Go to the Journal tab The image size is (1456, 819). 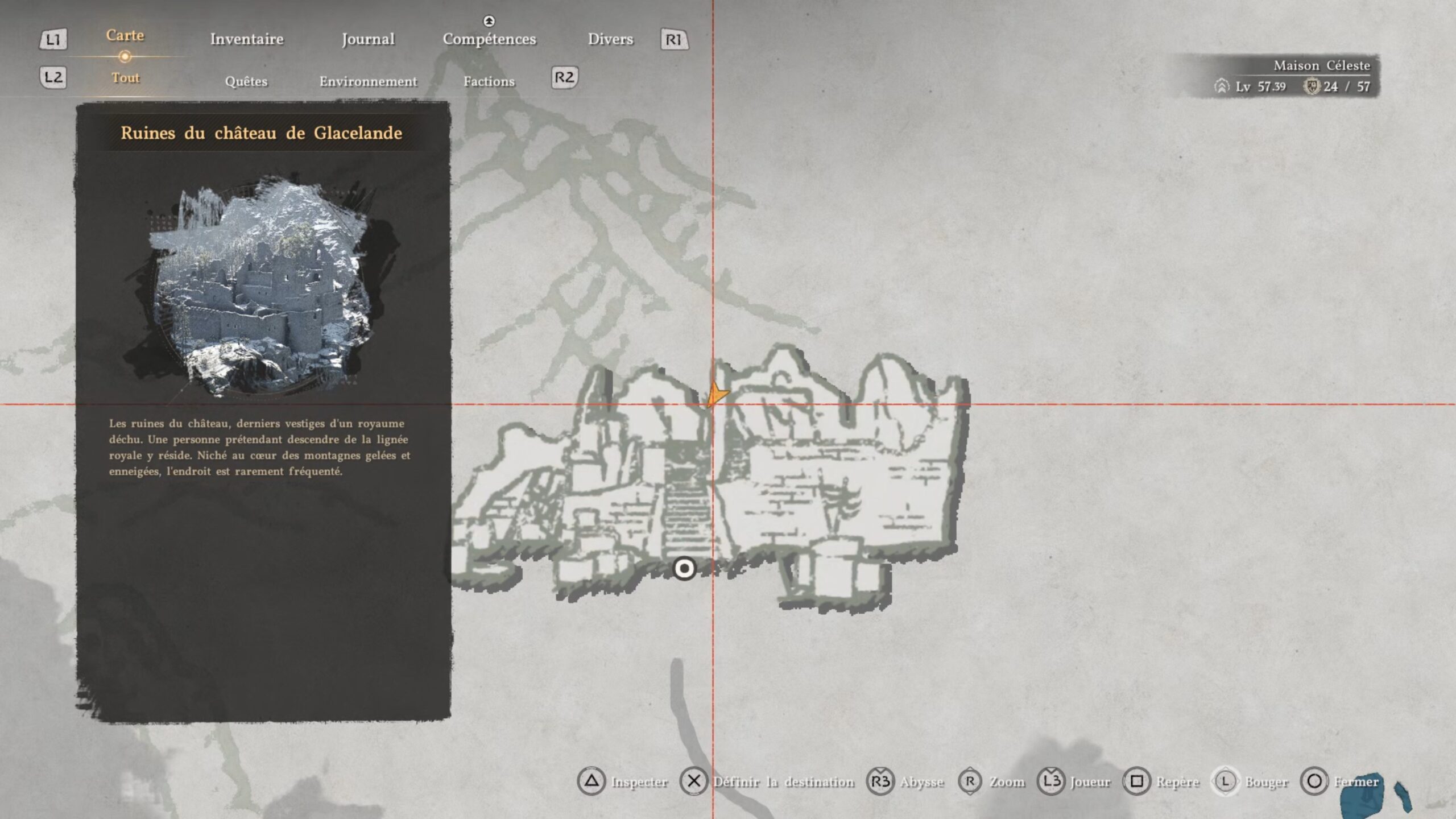[x=368, y=39]
